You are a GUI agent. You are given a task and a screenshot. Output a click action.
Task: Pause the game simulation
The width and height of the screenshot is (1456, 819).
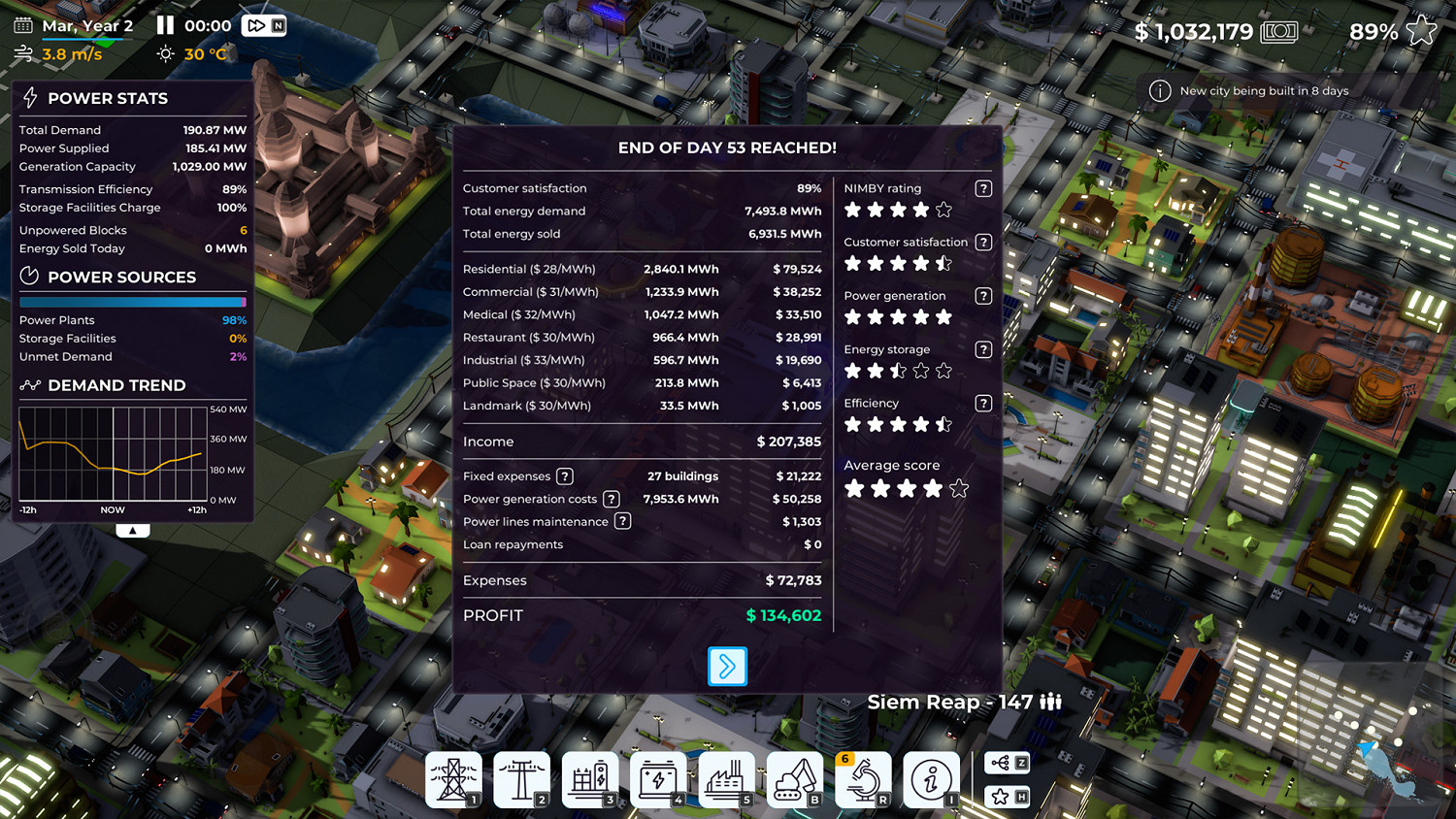tap(165, 25)
